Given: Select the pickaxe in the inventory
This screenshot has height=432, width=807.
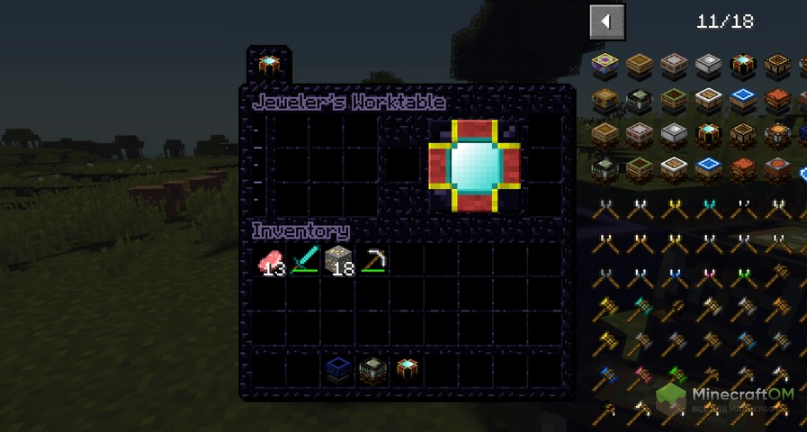Looking at the screenshot, I should tap(373, 262).
